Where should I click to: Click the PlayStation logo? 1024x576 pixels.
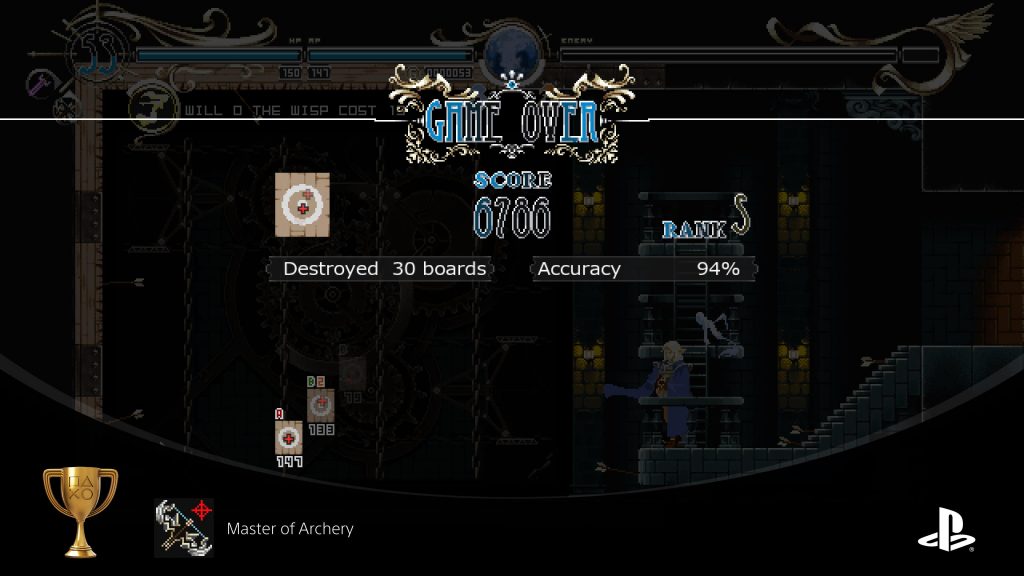(946, 530)
